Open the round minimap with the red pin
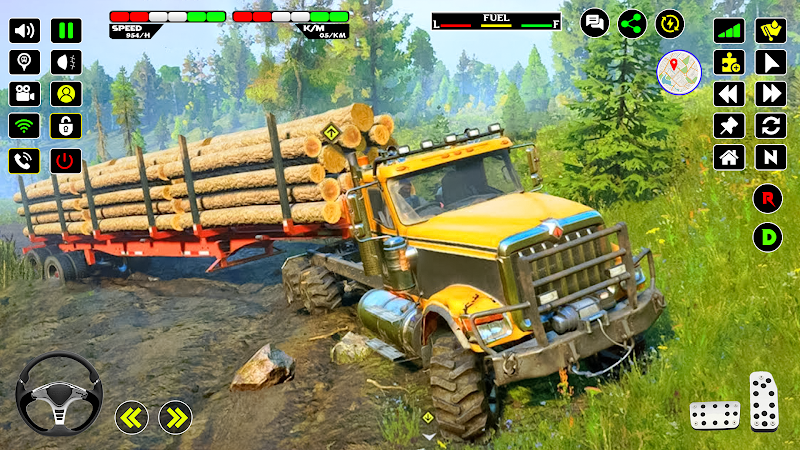 click(678, 72)
